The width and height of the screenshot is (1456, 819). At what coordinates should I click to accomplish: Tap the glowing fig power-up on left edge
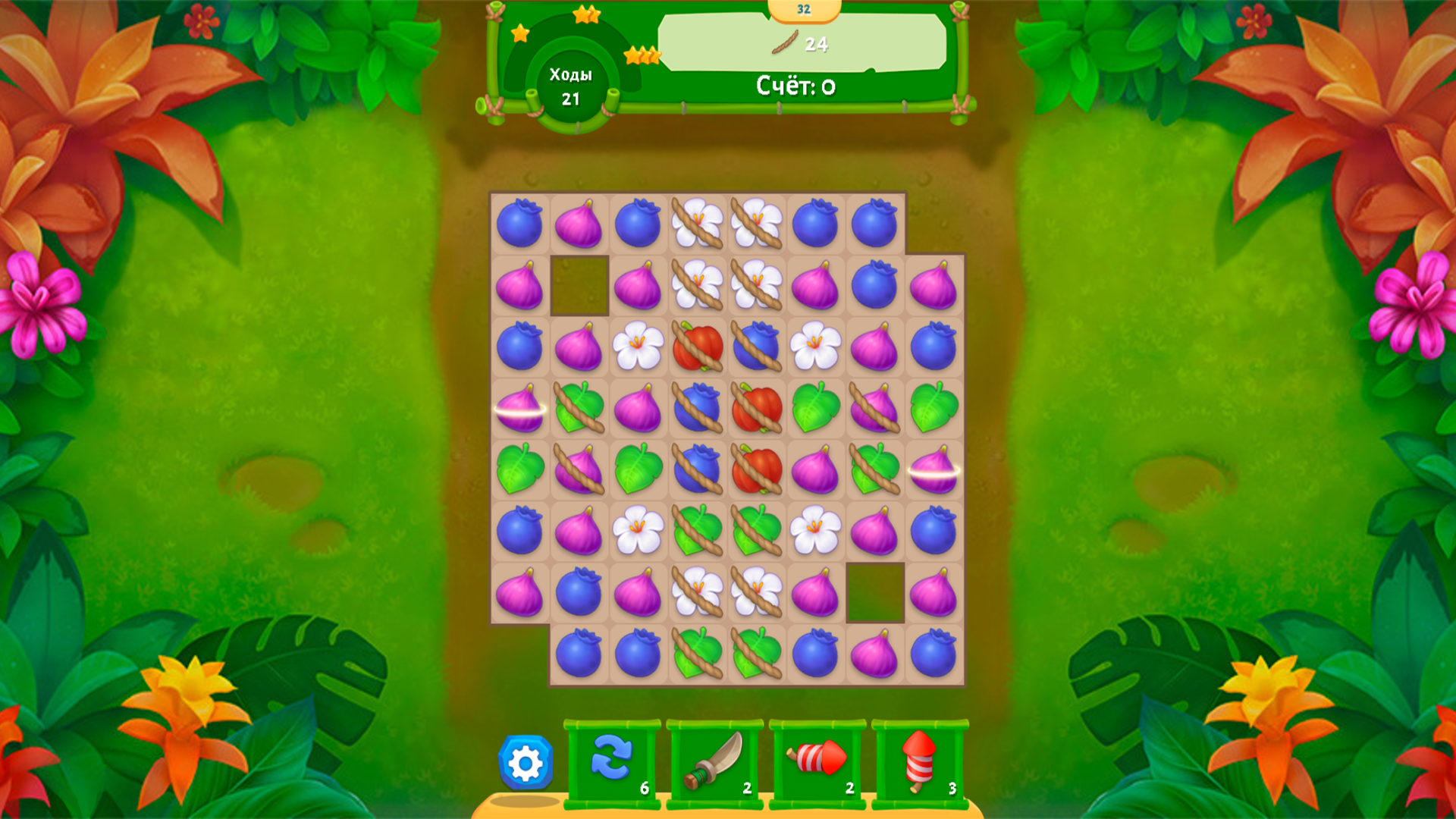519,409
